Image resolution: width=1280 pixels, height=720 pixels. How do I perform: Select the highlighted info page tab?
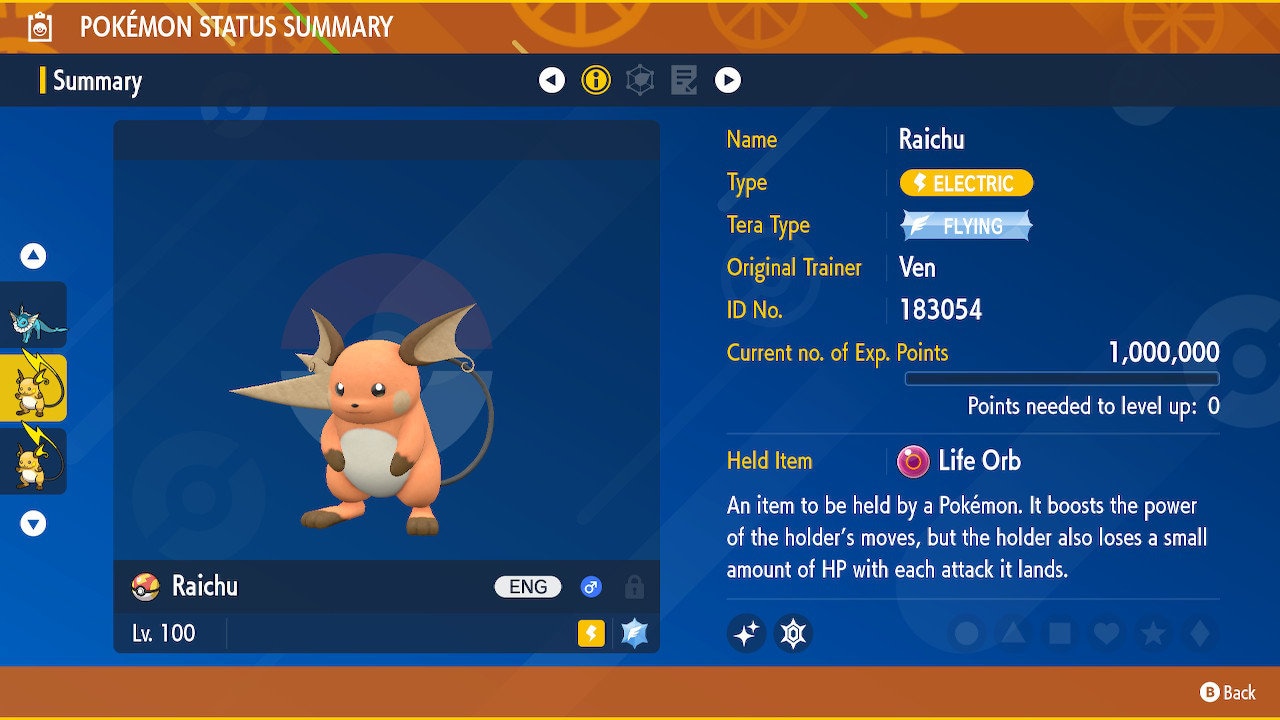pos(596,80)
